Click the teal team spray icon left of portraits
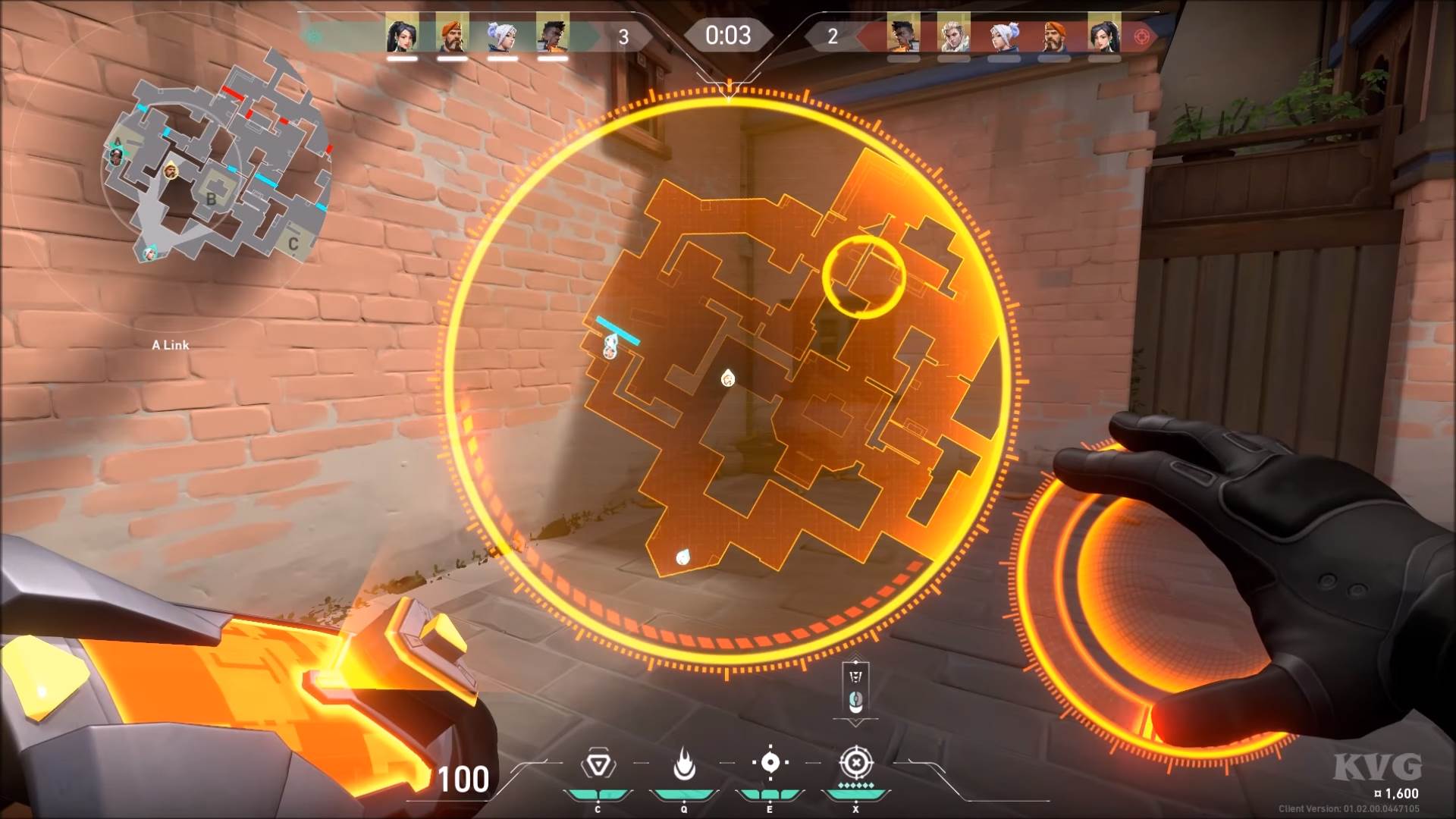This screenshot has width=1456, height=819. point(311,34)
